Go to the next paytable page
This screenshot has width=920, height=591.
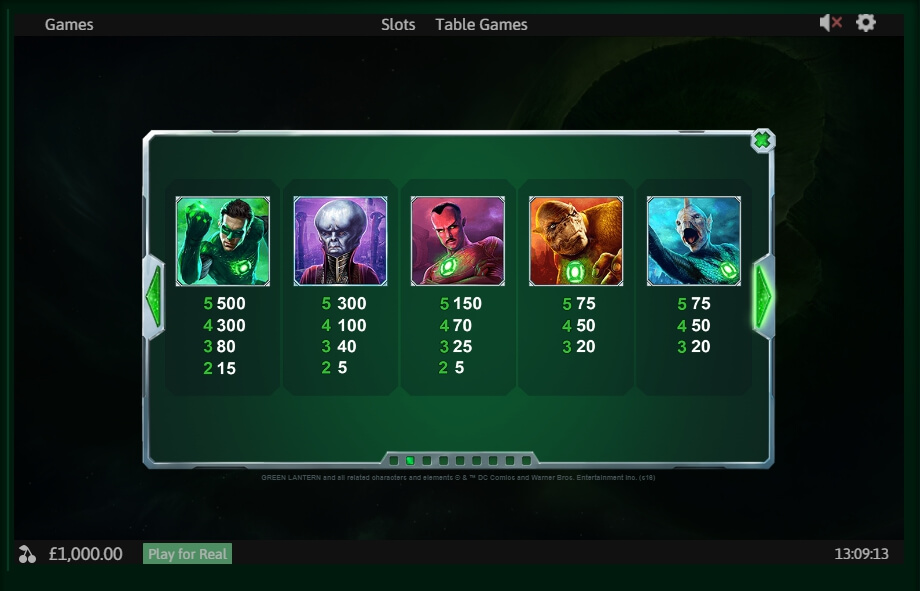[764, 296]
